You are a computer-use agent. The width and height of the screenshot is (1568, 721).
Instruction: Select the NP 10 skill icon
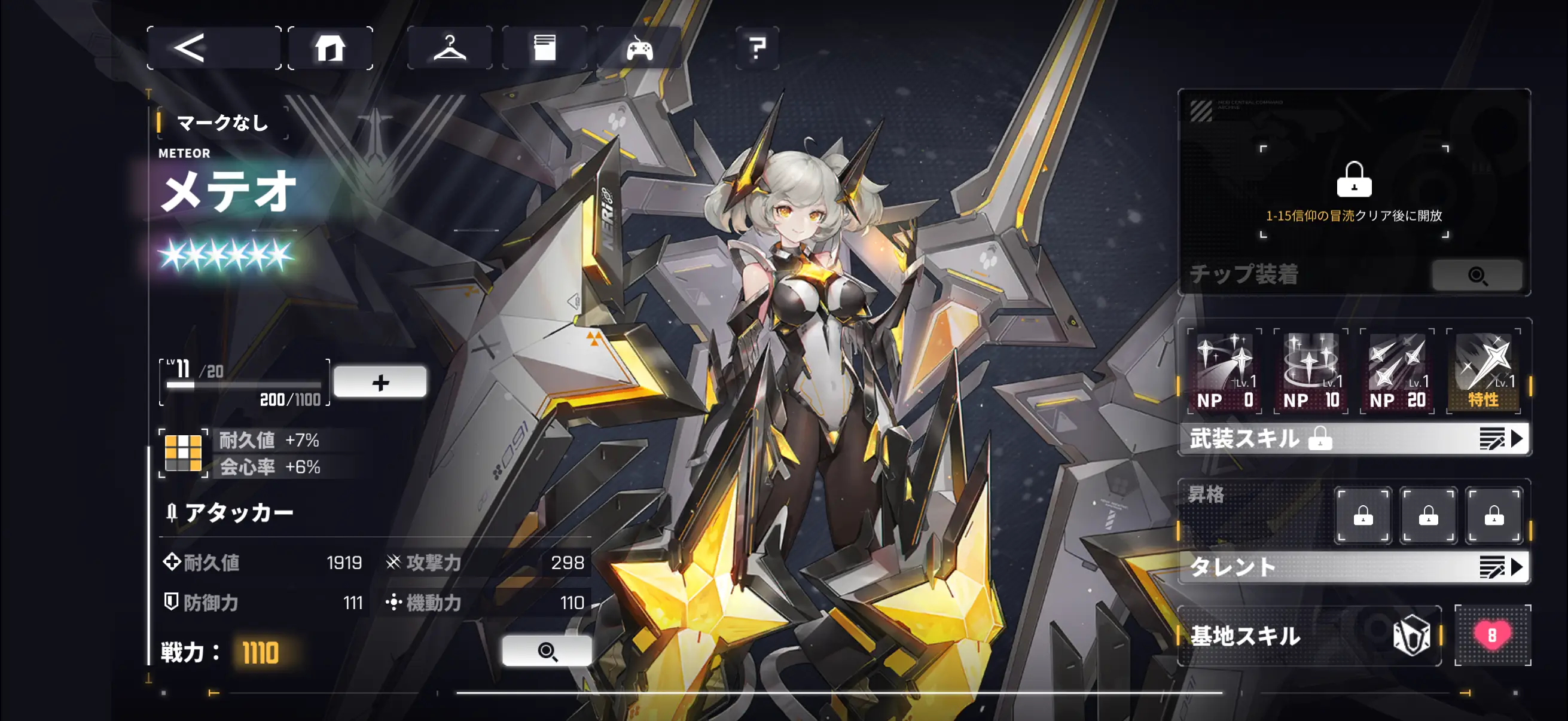click(1310, 371)
